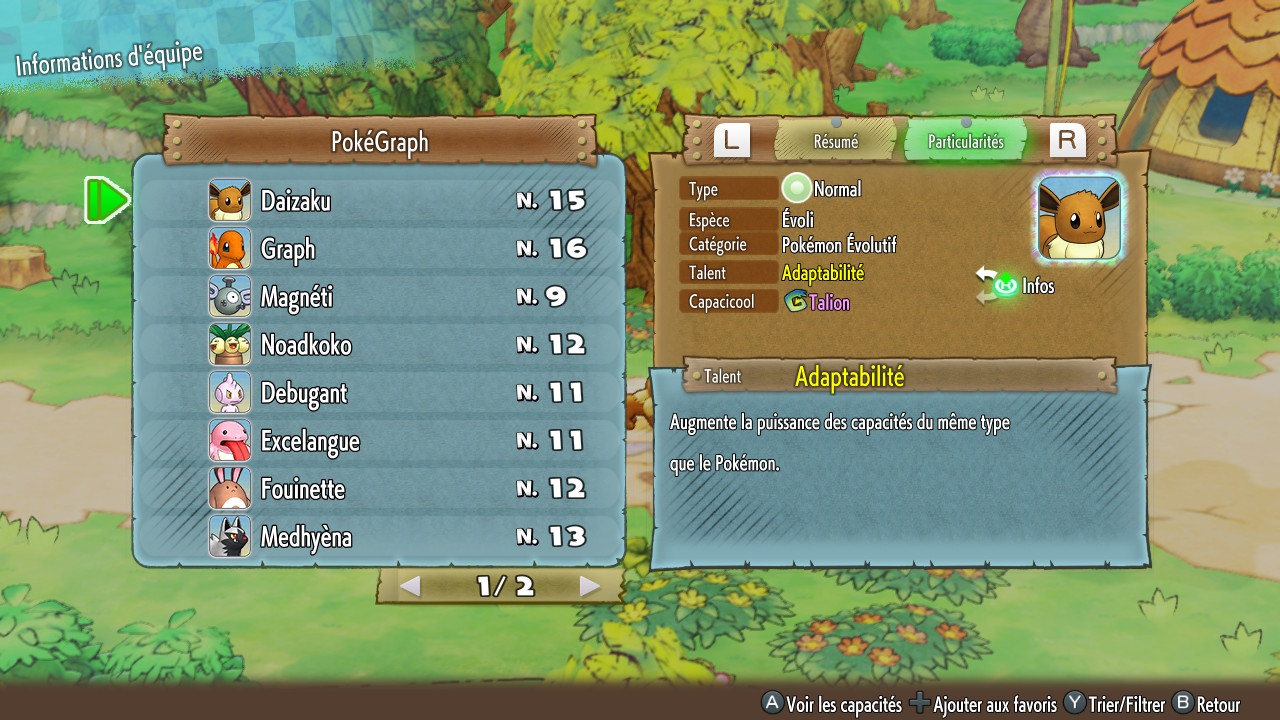Choose Graph the Charmander row

tap(380, 249)
